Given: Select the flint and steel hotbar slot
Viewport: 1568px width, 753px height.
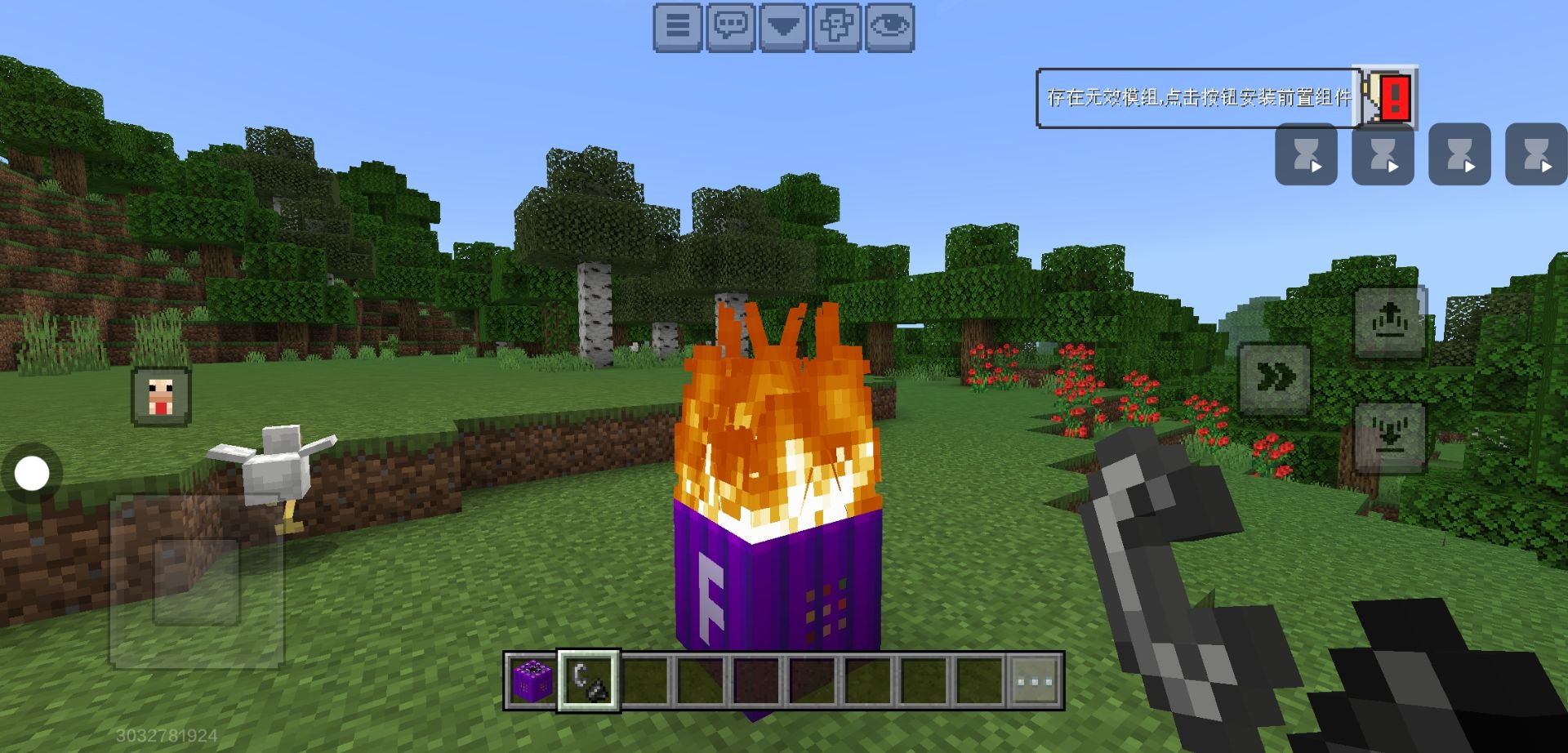Looking at the screenshot, I should point(589,681).
